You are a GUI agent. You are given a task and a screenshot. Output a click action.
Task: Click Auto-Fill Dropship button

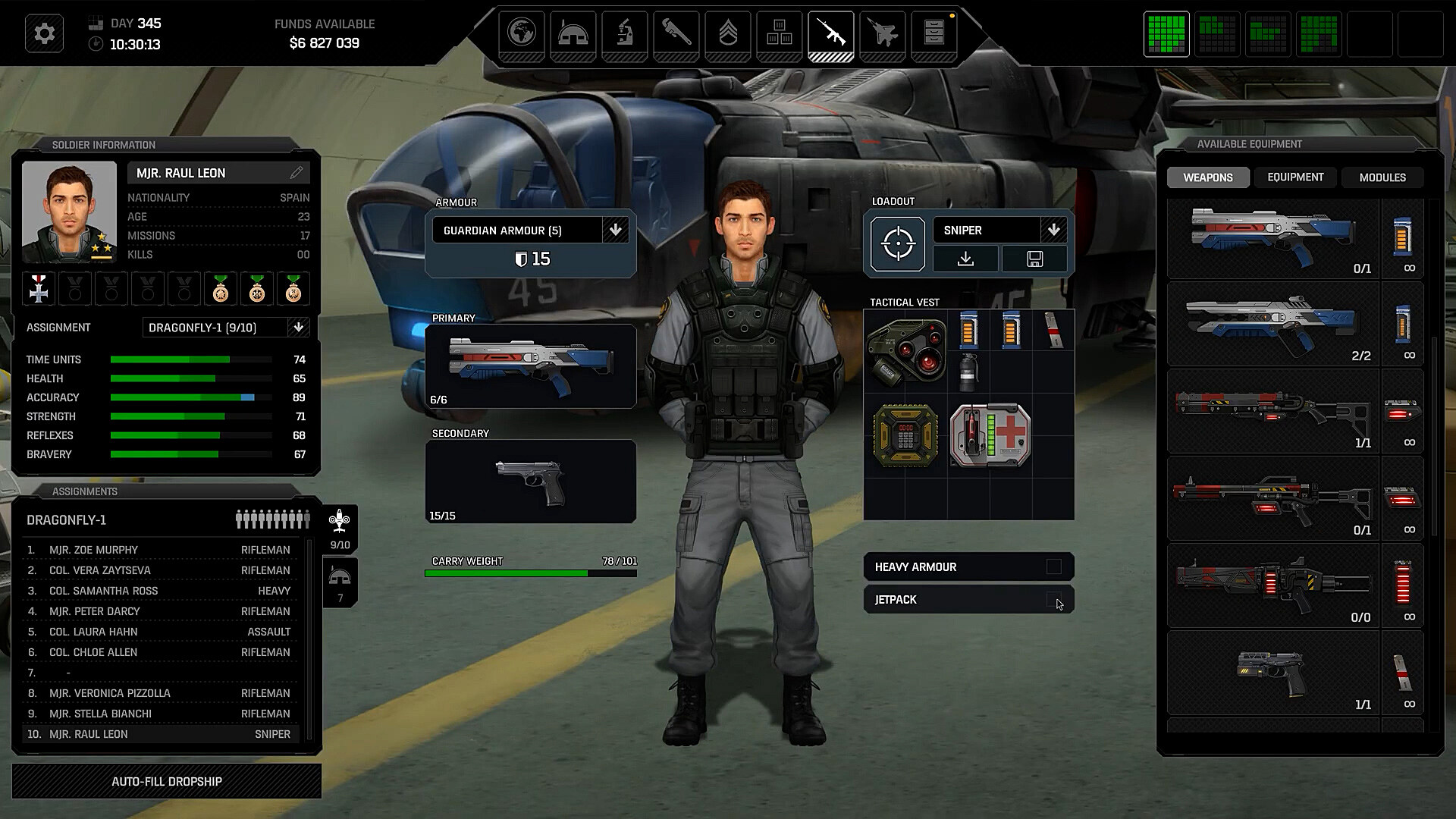(x=167, y=781)
